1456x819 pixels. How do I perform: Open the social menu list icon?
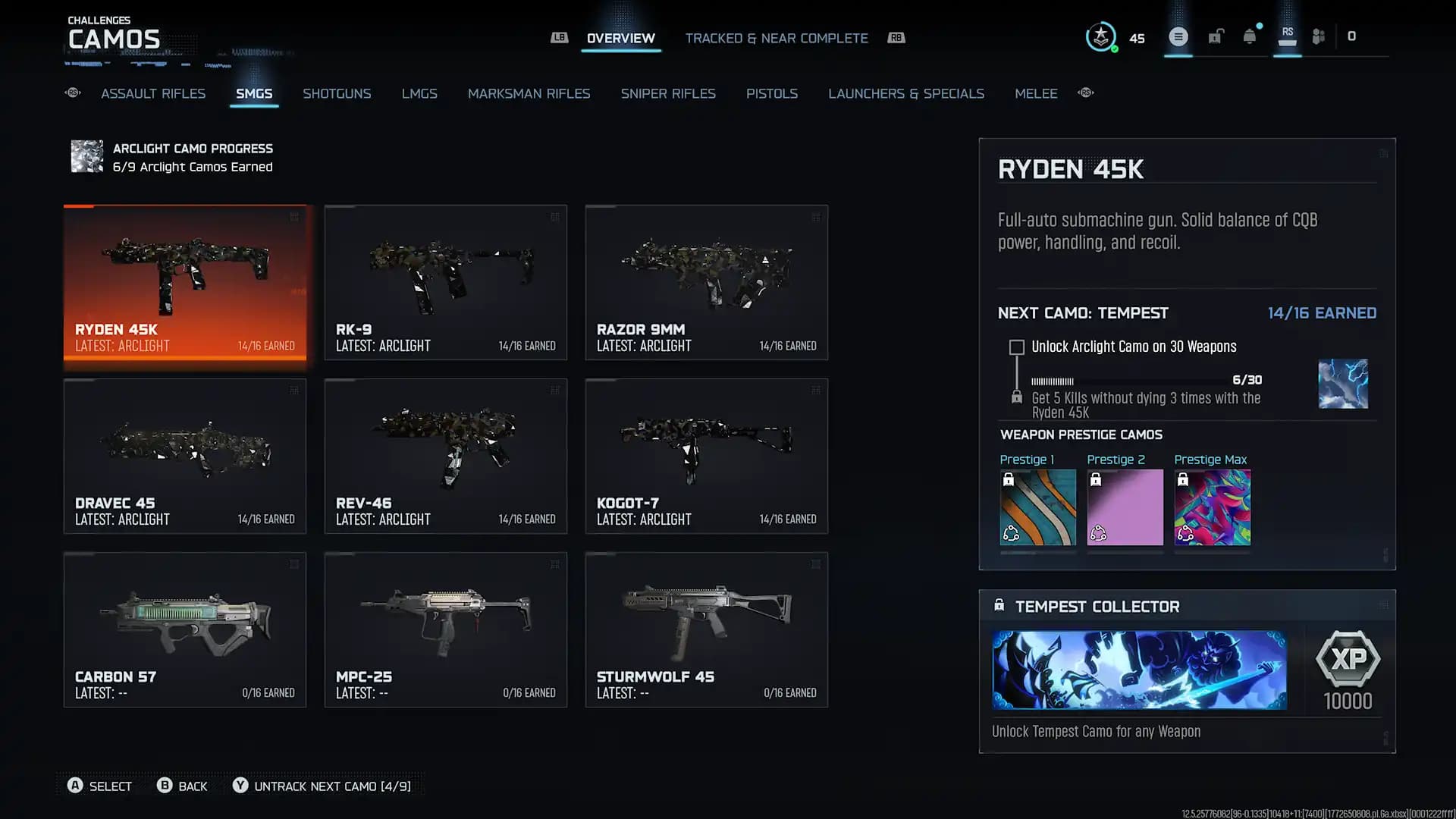click(1178, 36)
